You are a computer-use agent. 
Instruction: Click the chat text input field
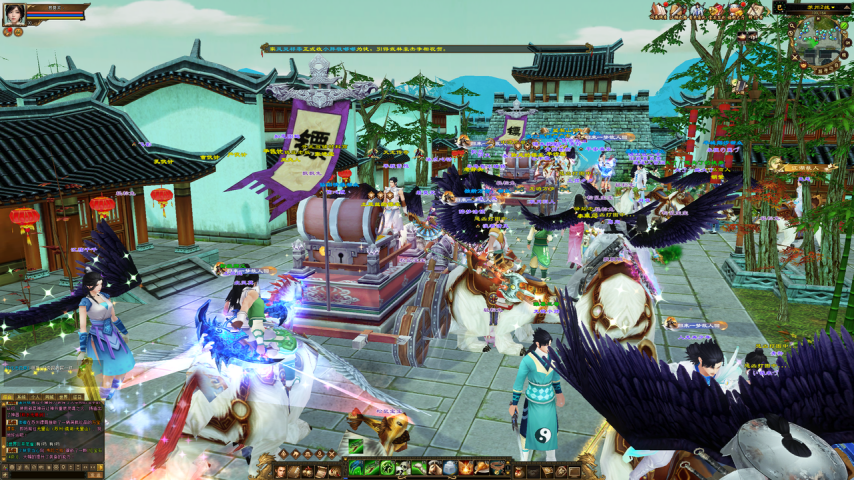click(x=47, y=475)
